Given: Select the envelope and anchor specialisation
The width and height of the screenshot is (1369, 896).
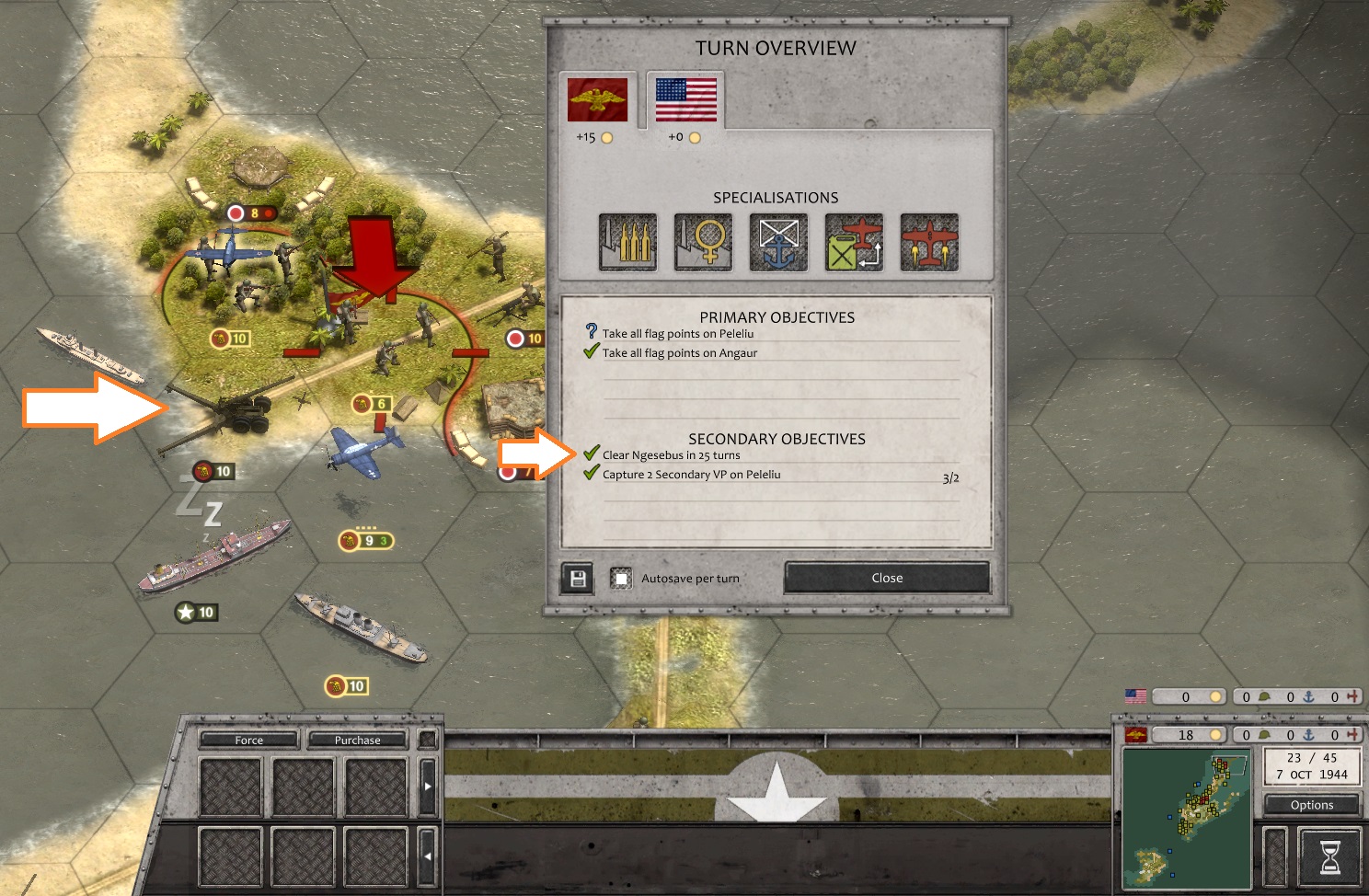Looking at the screenshot, I should point(778,243).
